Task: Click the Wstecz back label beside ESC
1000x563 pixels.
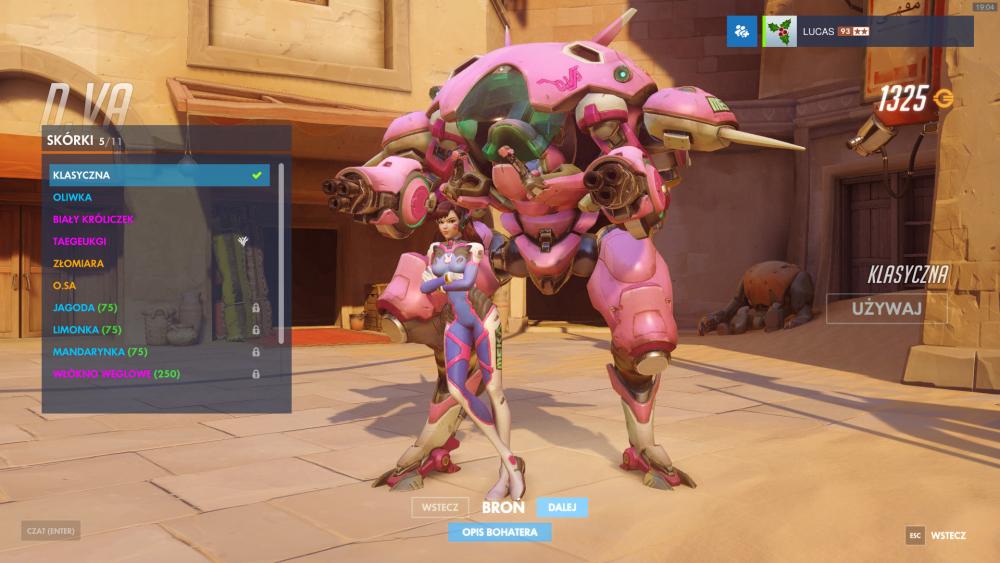Action: 948,535
